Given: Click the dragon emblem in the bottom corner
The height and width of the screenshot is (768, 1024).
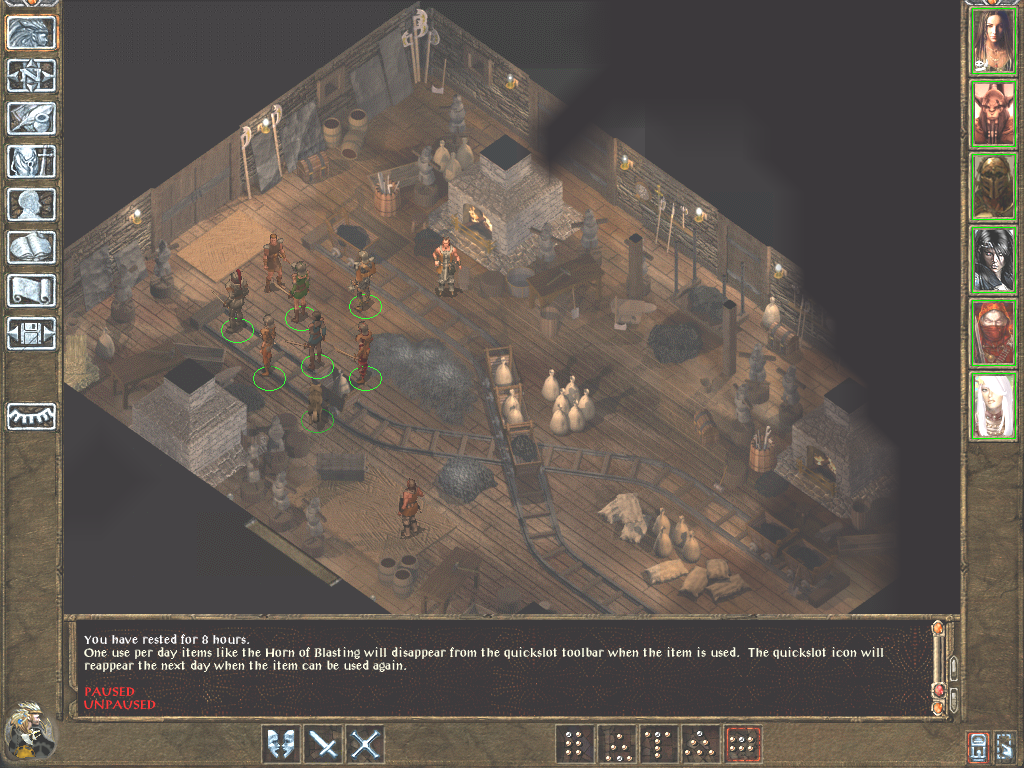Looking at the screenshot, I should click(x=28, y=732).
